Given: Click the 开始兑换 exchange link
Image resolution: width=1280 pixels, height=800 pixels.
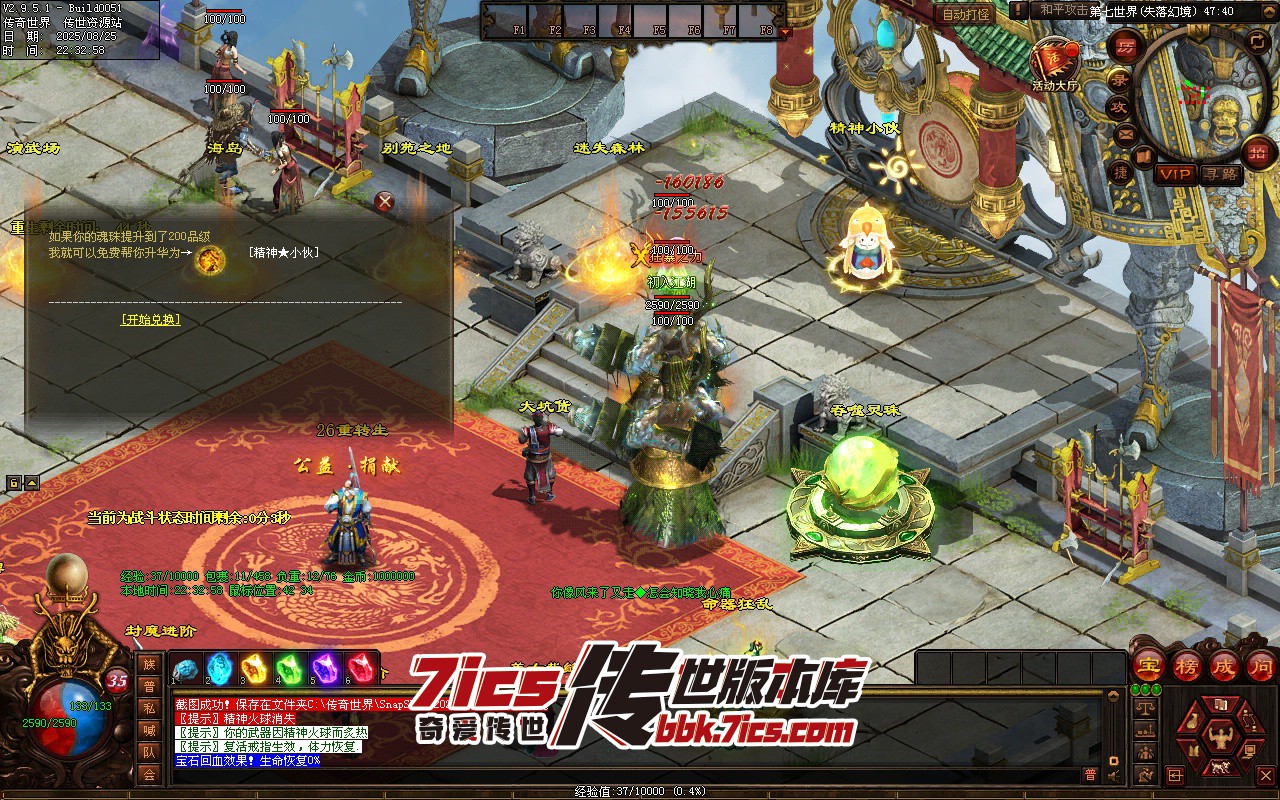Looking at the screenshot, I should click(151, 320).
